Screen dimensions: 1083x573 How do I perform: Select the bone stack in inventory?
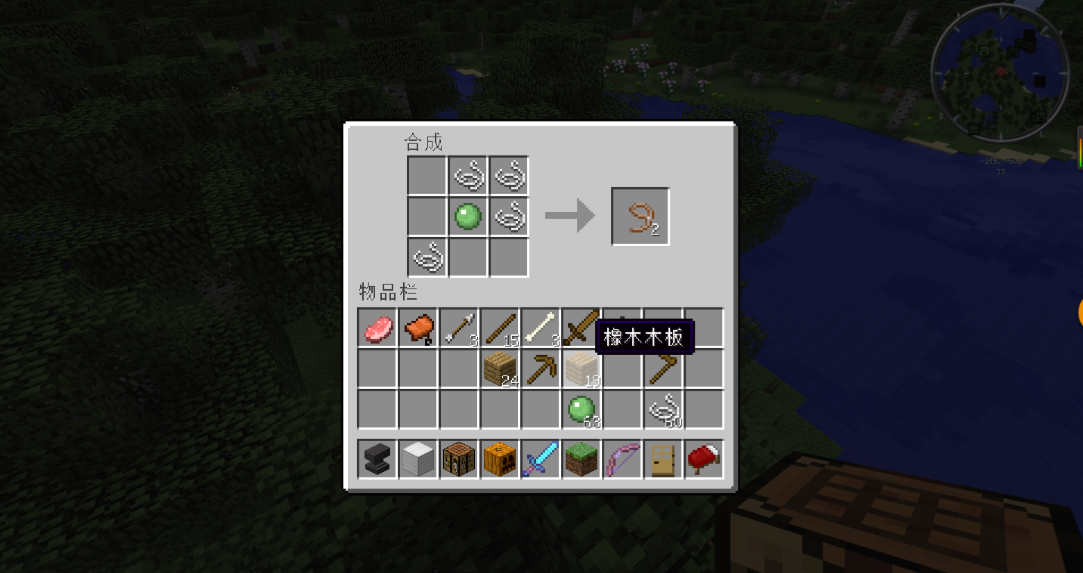[x=541, y=328]
